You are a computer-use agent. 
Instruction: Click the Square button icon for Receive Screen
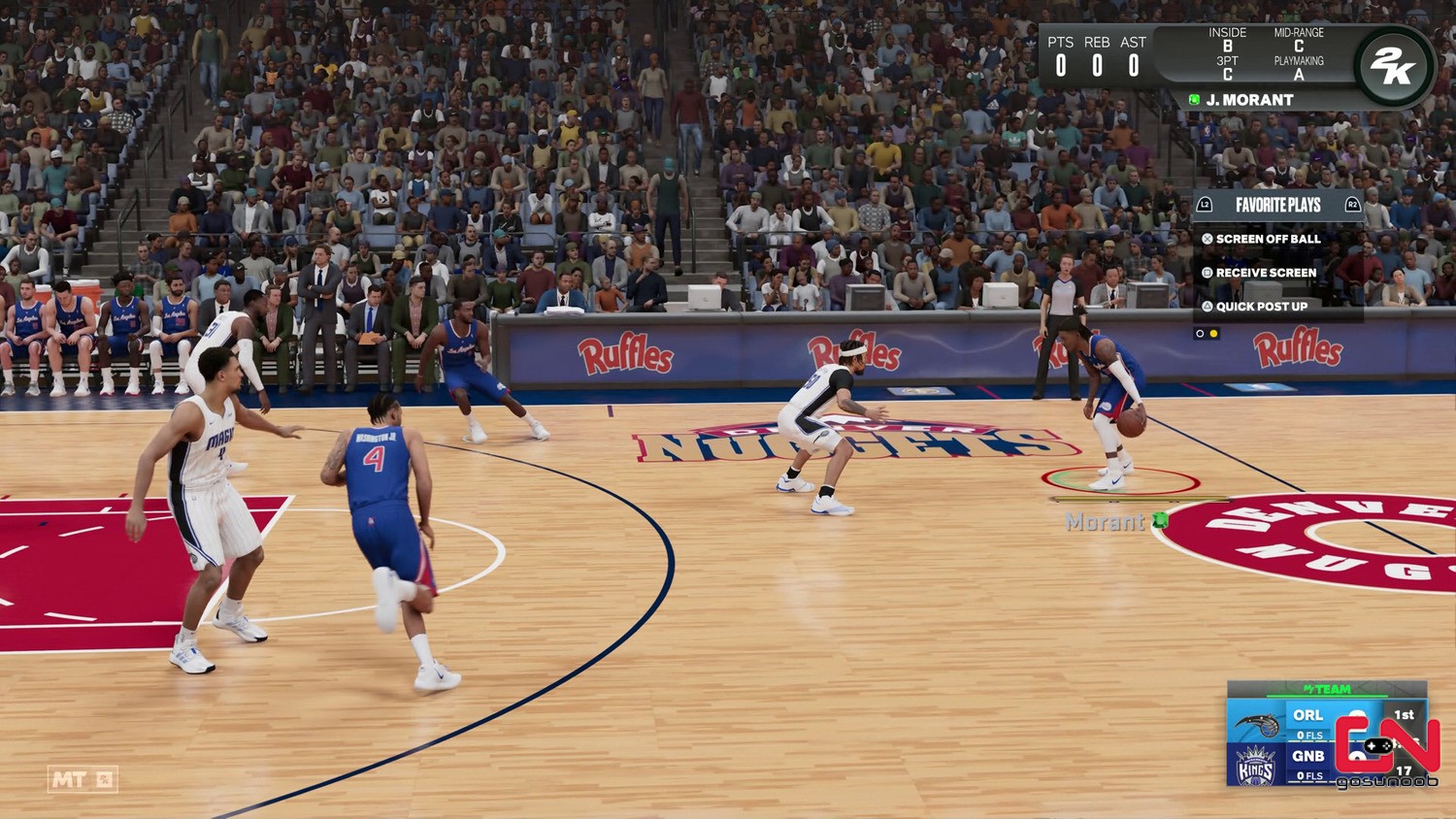[x=1207, y=273]
